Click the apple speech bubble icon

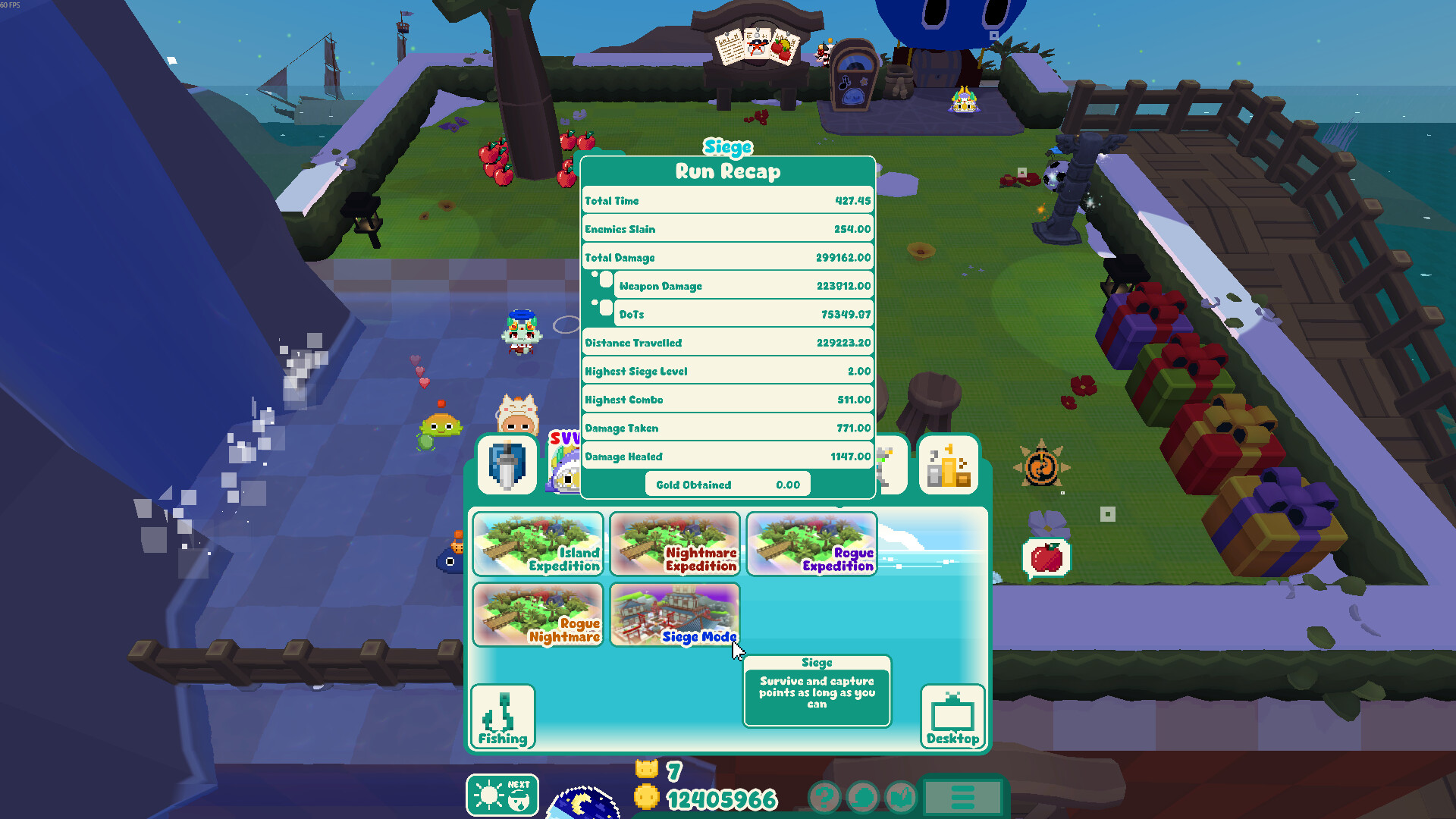tap(1047, 556)
